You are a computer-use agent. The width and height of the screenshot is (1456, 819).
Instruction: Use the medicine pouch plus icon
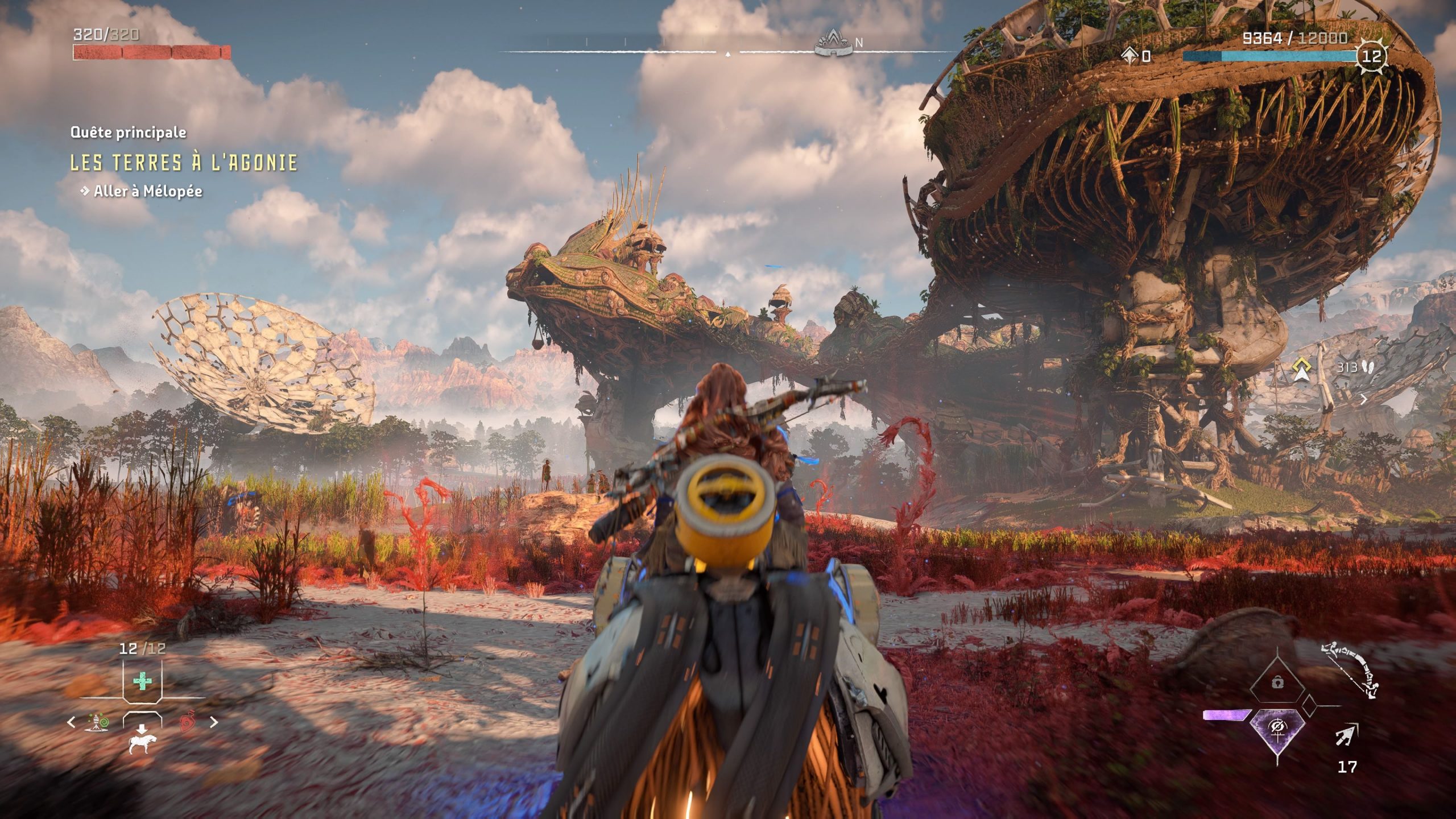pyautogui.click(x=142, y=680)
